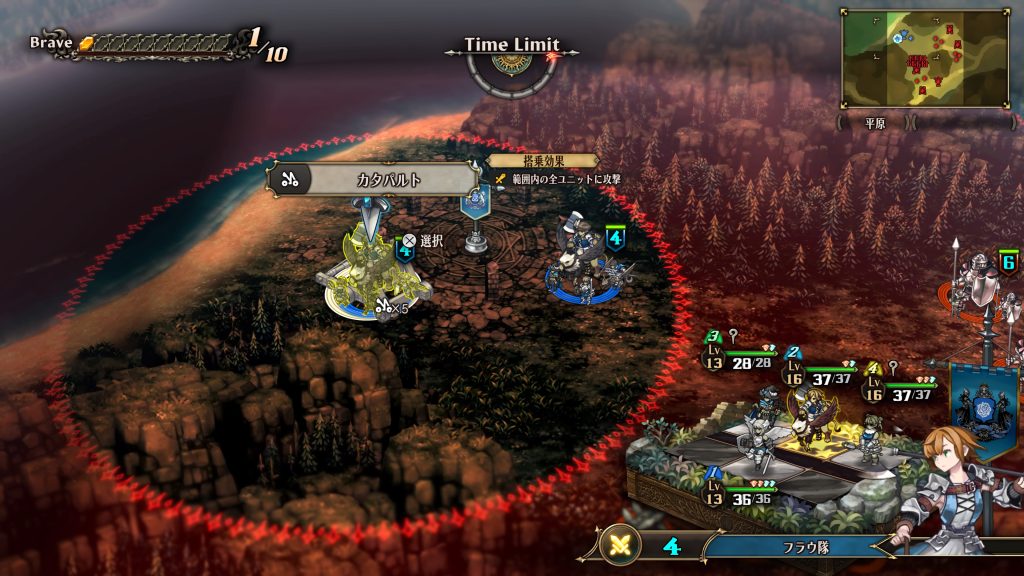1024x576 pixels.
Task: Pick the Lv 13 member with 36/36 HP
Action: (x=745, y=493)
